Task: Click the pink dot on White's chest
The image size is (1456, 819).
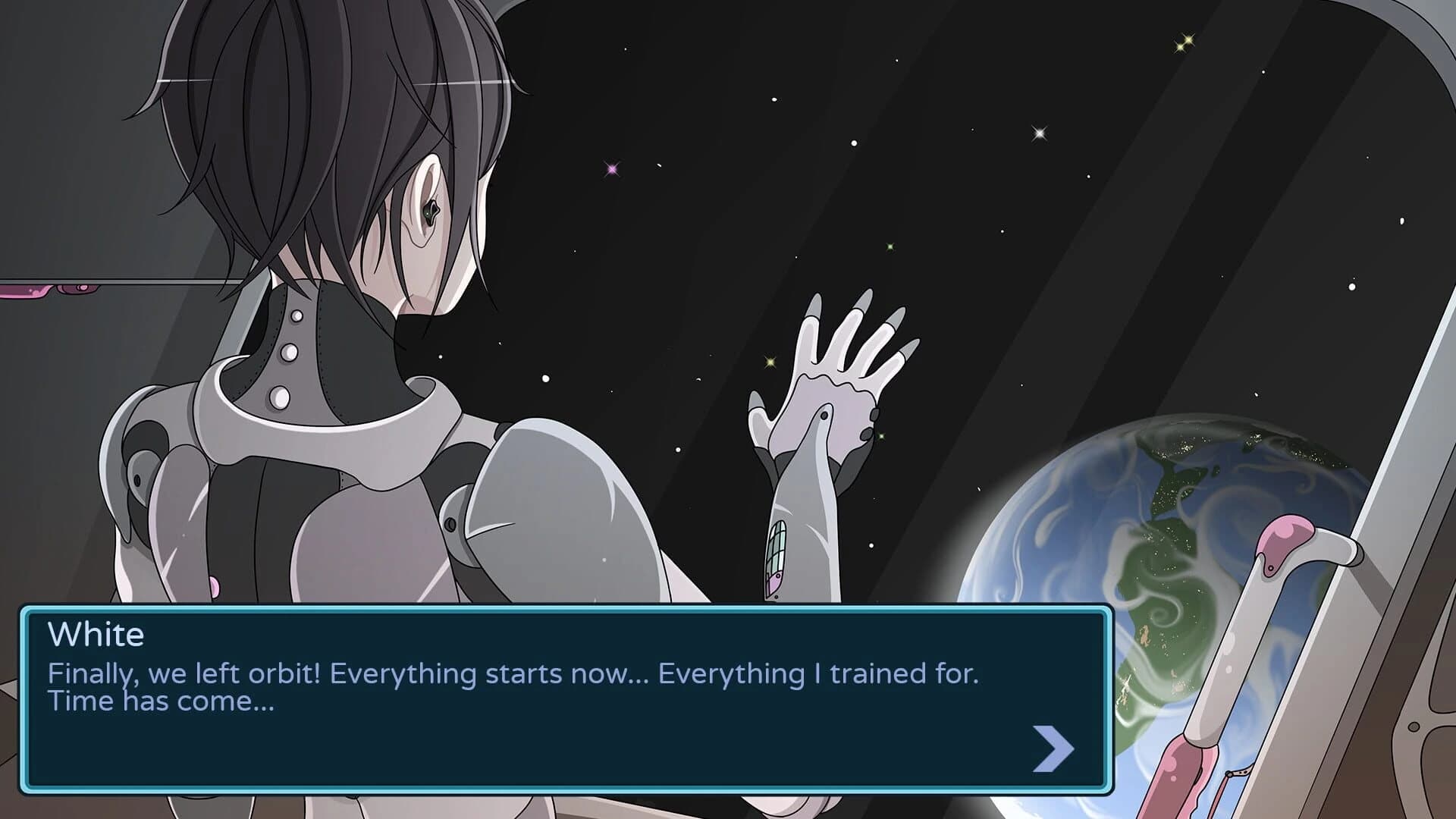Action: (215, 585)
